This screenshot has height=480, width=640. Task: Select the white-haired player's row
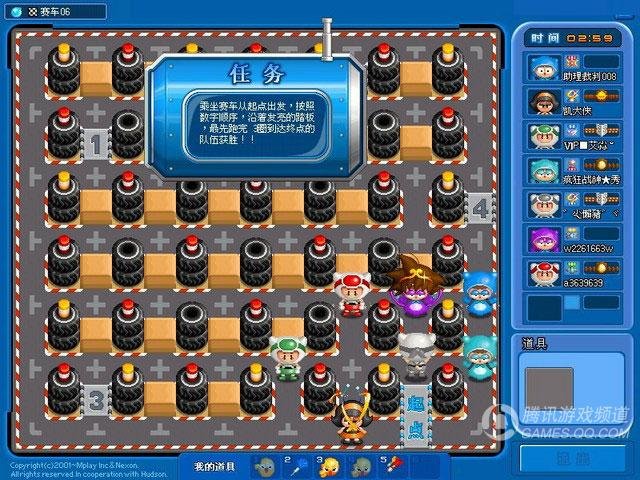tap(573, 205)
